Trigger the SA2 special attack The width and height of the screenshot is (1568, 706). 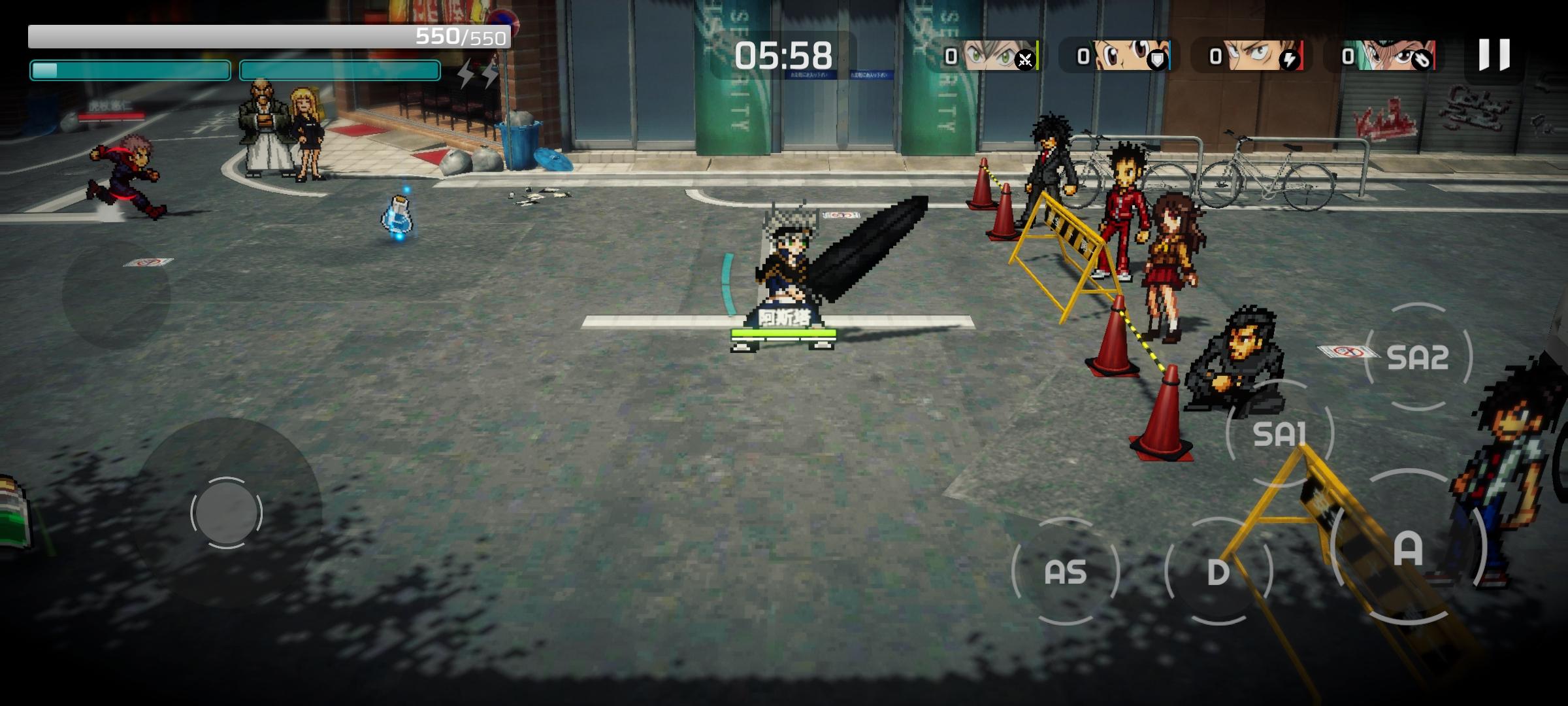pos(1418,358)
